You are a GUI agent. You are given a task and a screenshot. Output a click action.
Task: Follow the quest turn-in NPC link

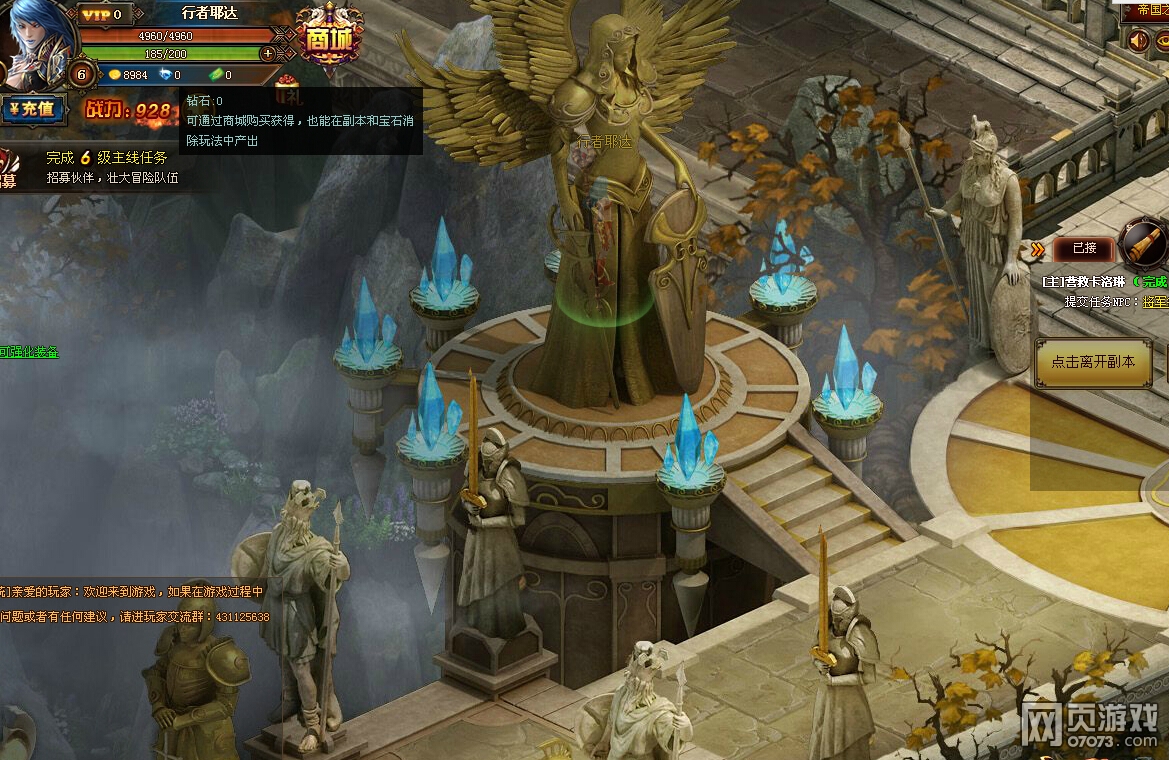tap(1156, 301)
